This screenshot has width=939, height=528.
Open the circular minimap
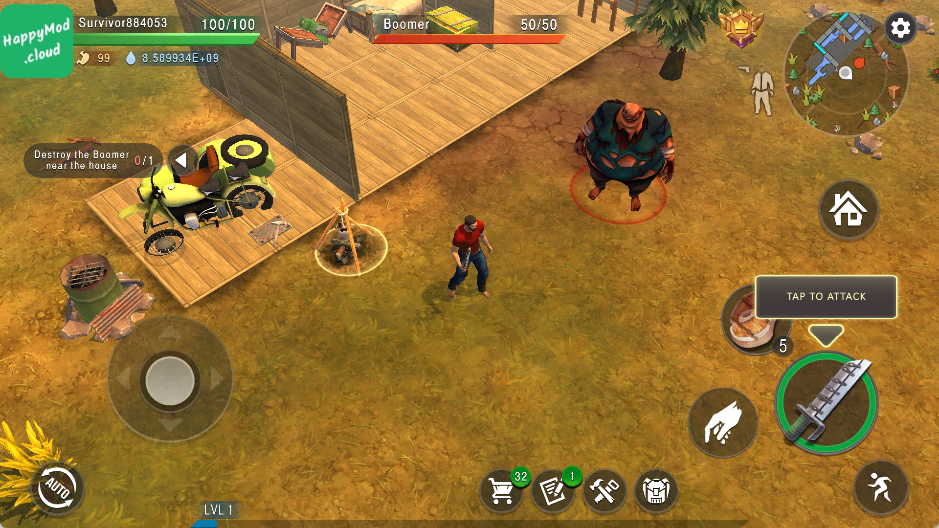[x=846, y=74]
